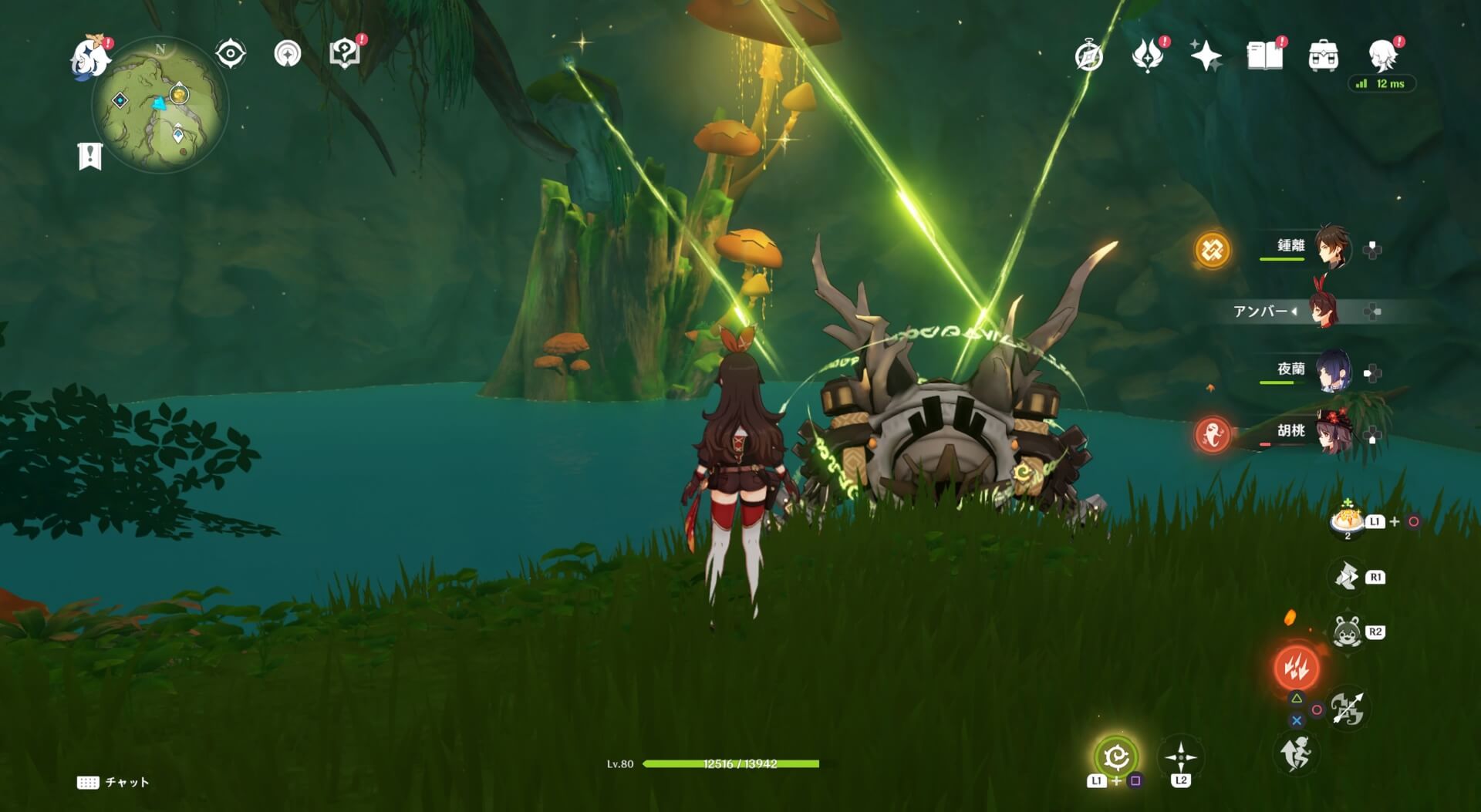Activate Amber's red elemental burst
Image resolution: width=1481 pixels, height=812 pixels.
(1296, 667)
